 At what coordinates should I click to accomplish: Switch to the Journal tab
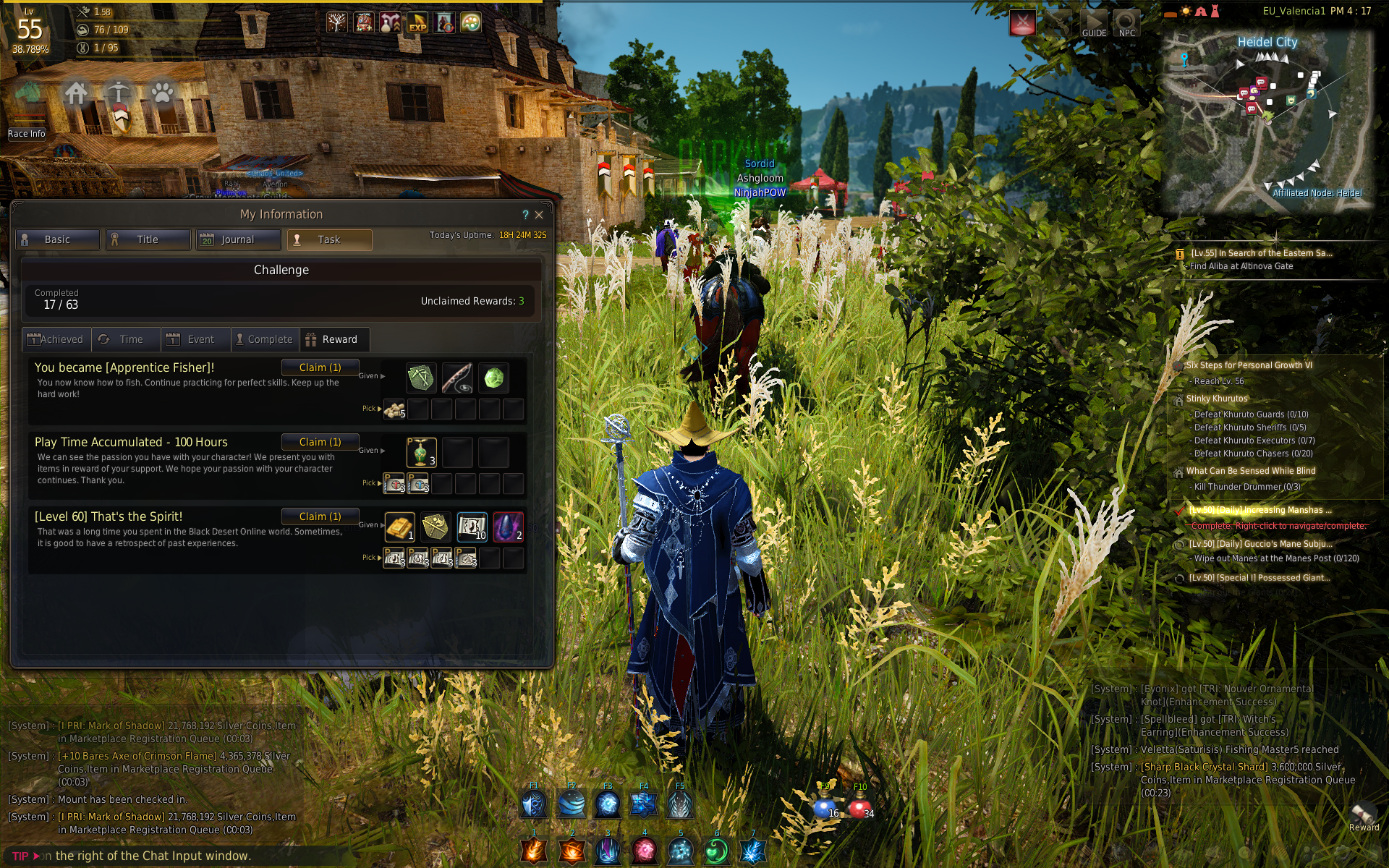click(238, 239)
